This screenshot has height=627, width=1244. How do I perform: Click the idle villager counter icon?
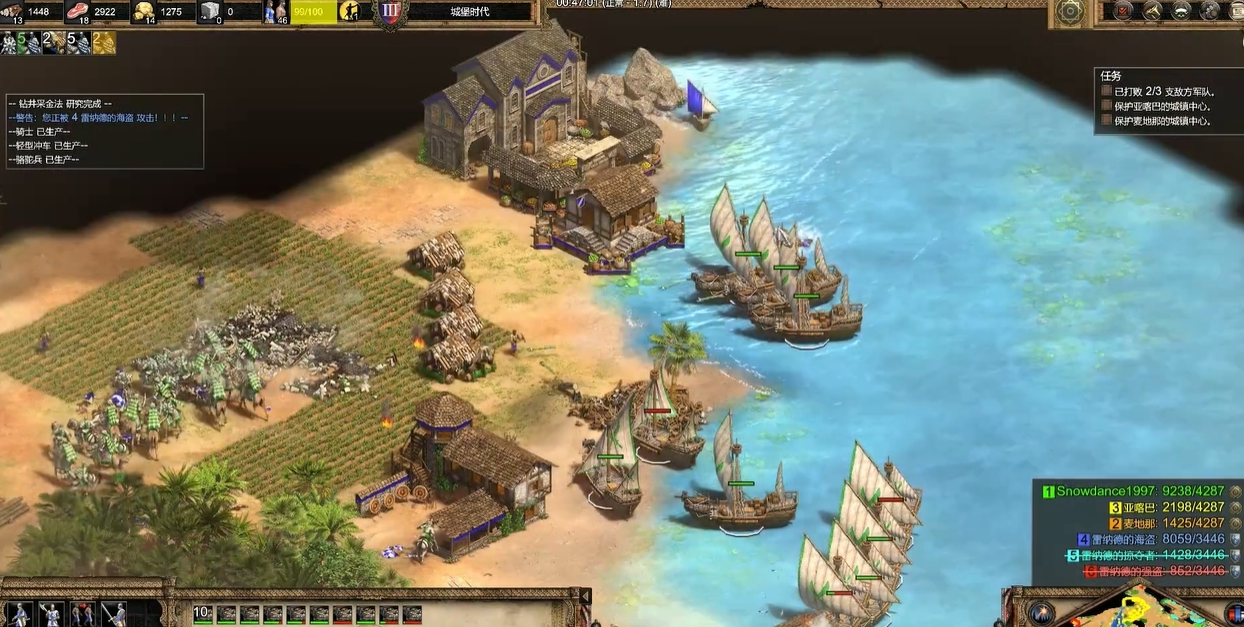pyautogui.click(x=352, y=11)
